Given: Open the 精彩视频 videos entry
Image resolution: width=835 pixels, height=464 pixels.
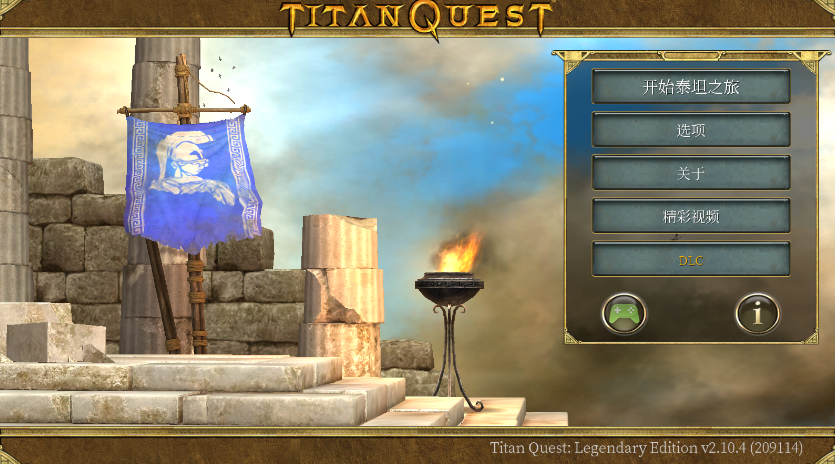Looking at the screenshot, I should tap(691, 216).
